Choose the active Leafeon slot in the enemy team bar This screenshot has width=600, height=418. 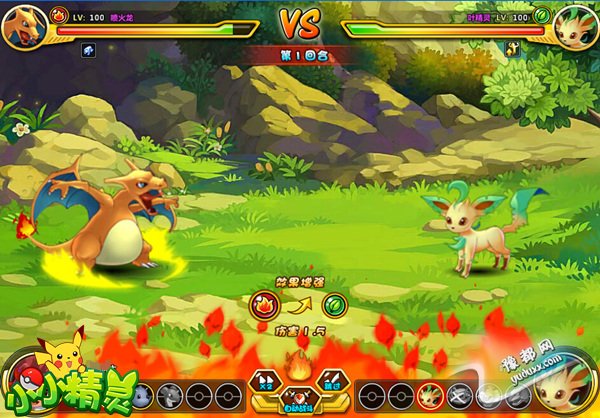[431, 395]
